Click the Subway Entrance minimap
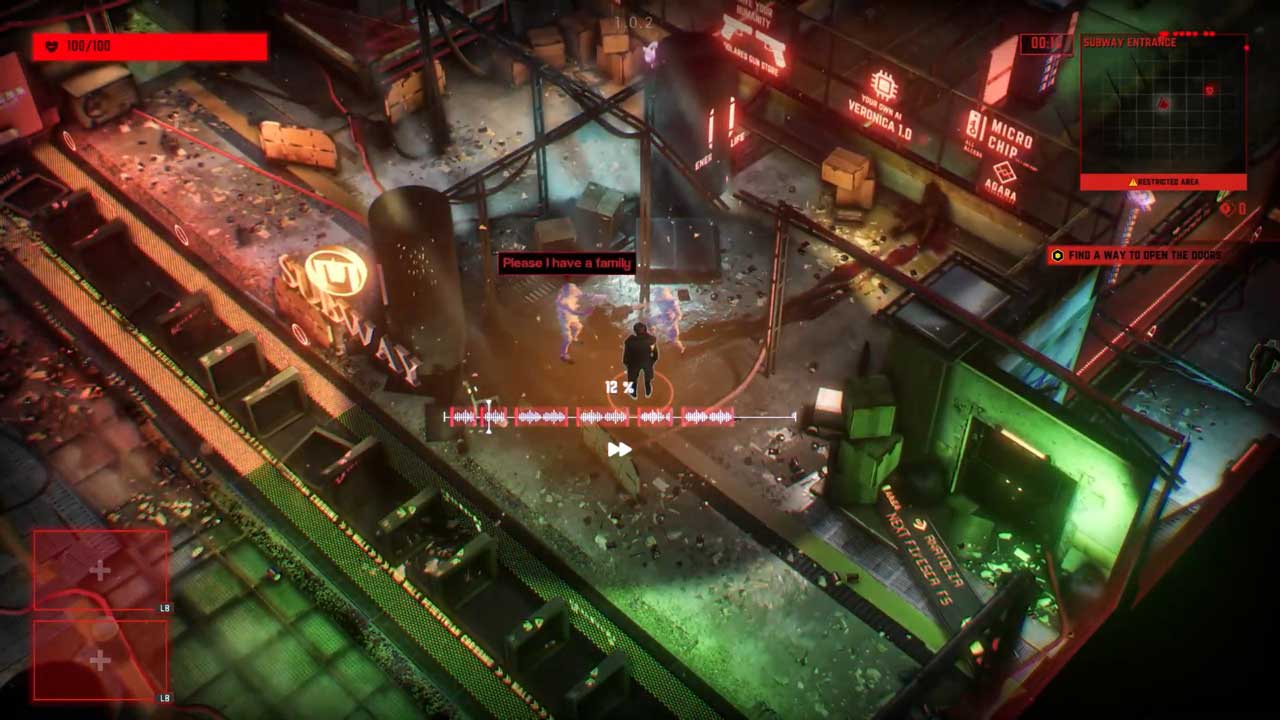This screenshot has width=1280, height=720. coord(1163,110)
